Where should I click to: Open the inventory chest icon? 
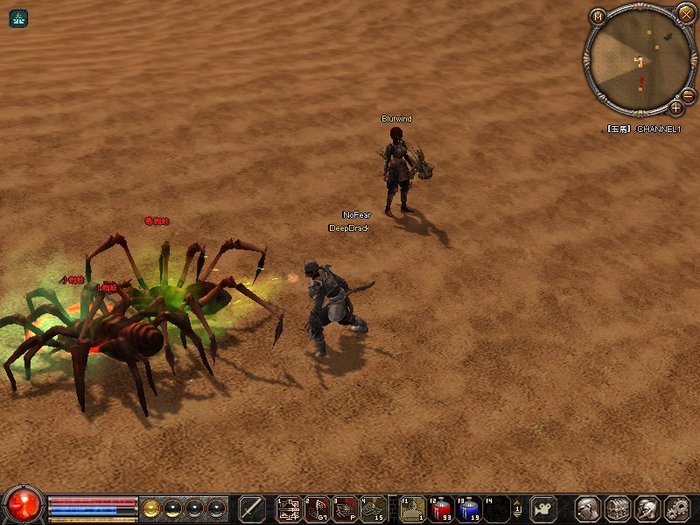coord(618,508)
